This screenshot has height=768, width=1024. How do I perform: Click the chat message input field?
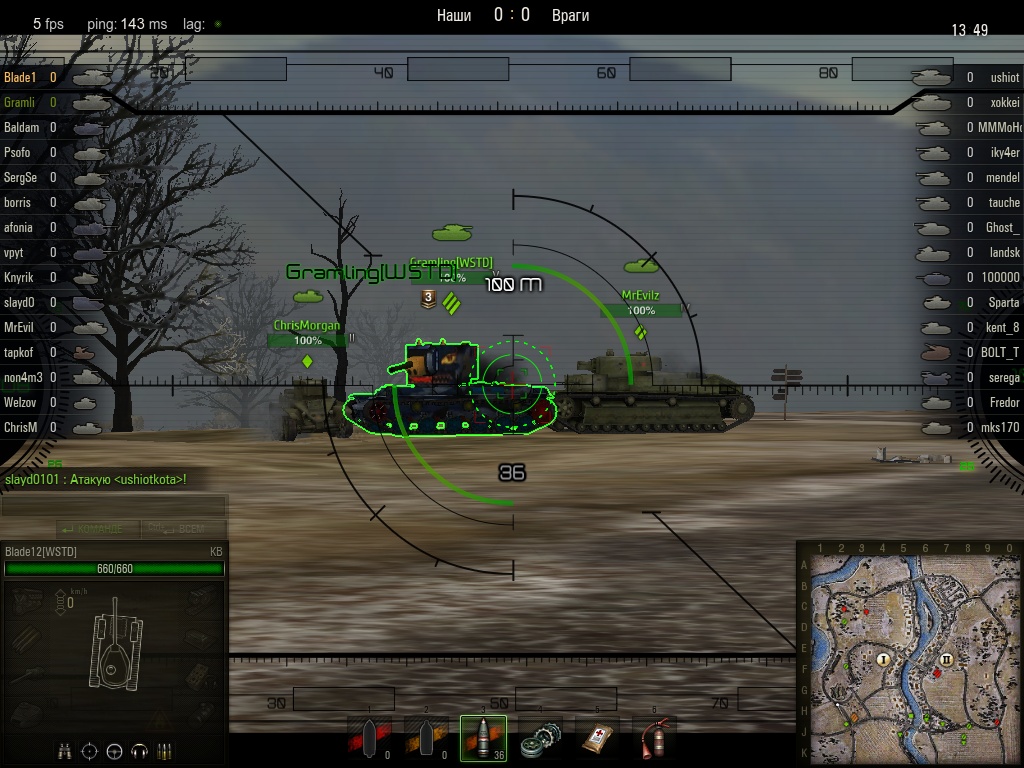[113, 507]
